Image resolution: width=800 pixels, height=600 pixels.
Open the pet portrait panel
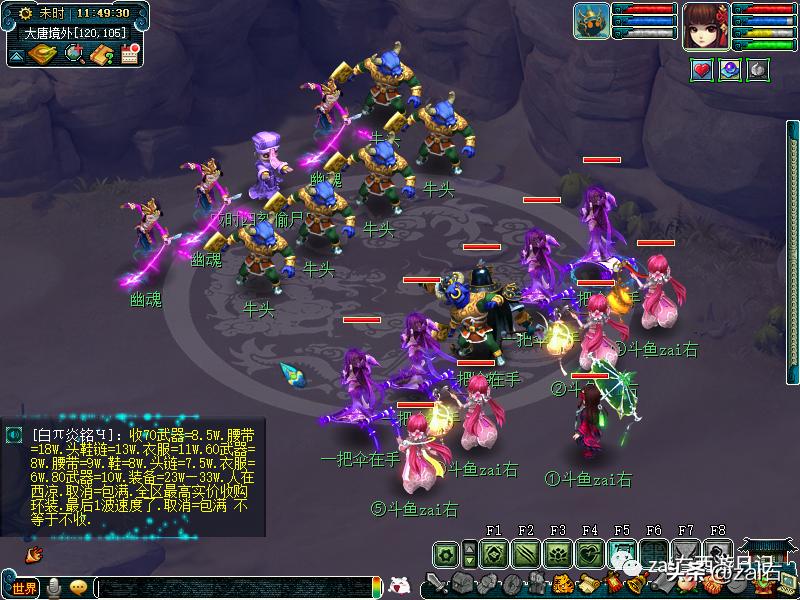[x=591, y=22]
